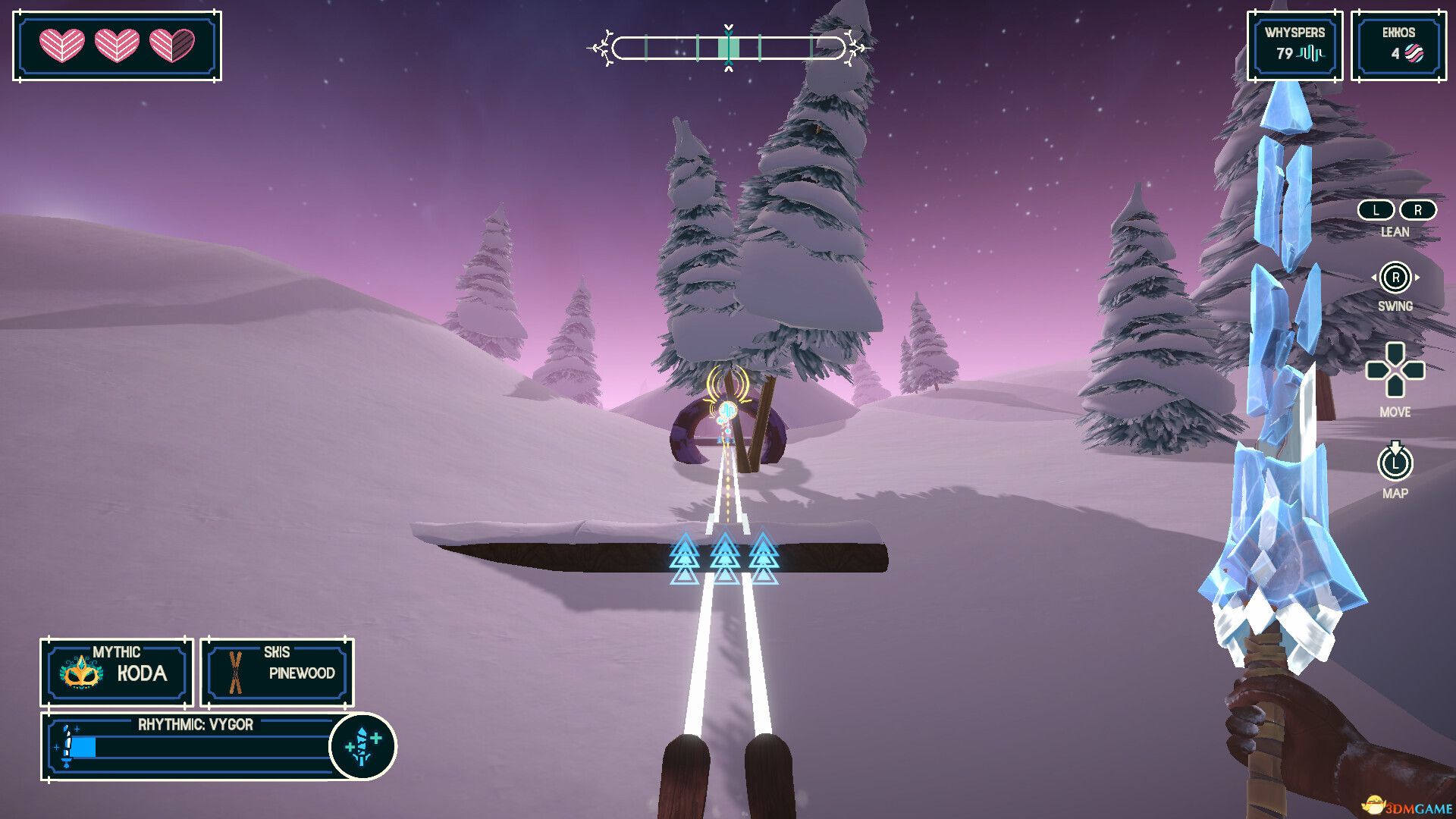This screenshot has height=819, width=1456.
Task: Open the Pinewood skis equipment panel
Action: 277,672
